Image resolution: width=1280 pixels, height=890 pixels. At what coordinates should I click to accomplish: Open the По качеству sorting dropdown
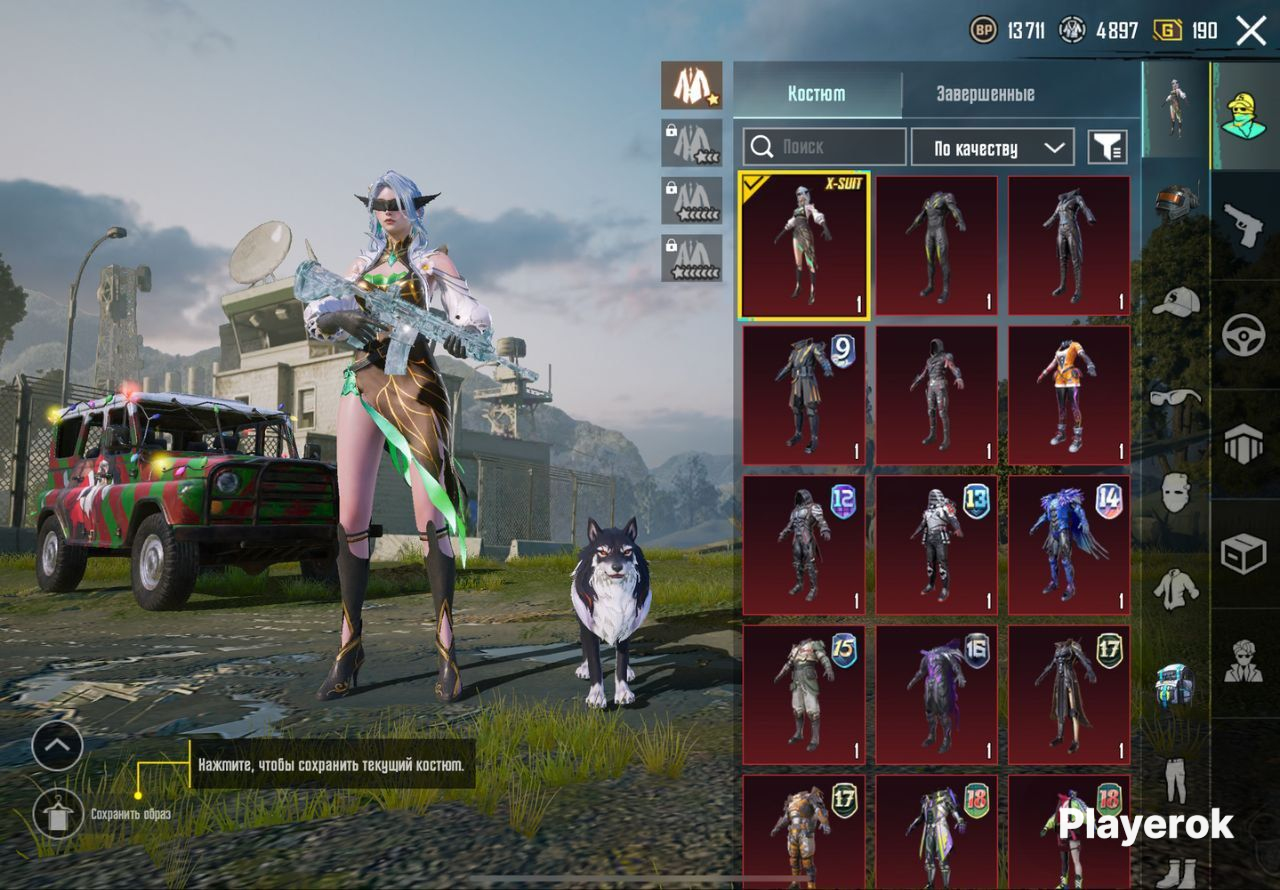coord(992,148)
